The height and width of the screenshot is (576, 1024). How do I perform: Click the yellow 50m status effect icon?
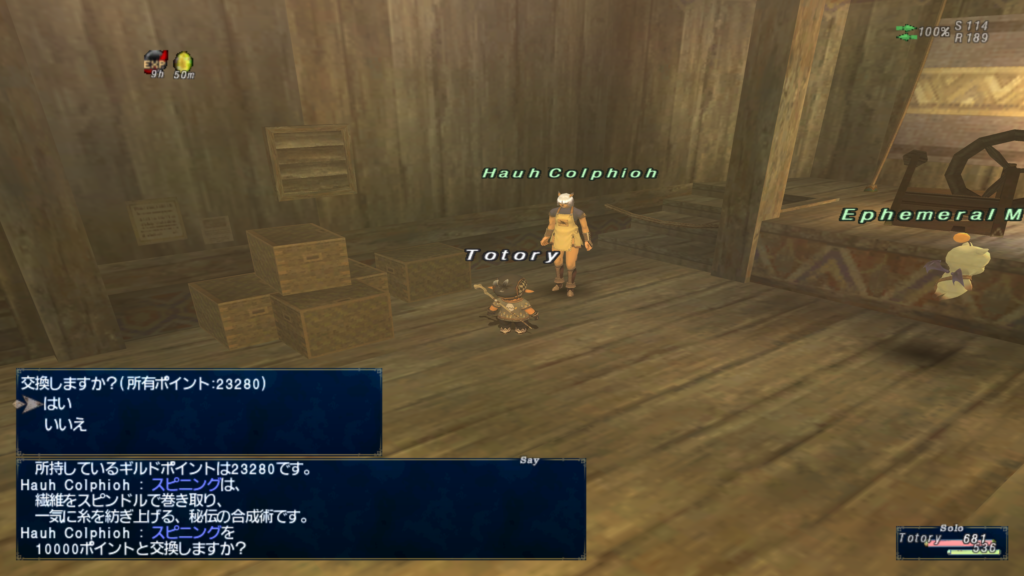pyautogui.click(x=183, y=63)
